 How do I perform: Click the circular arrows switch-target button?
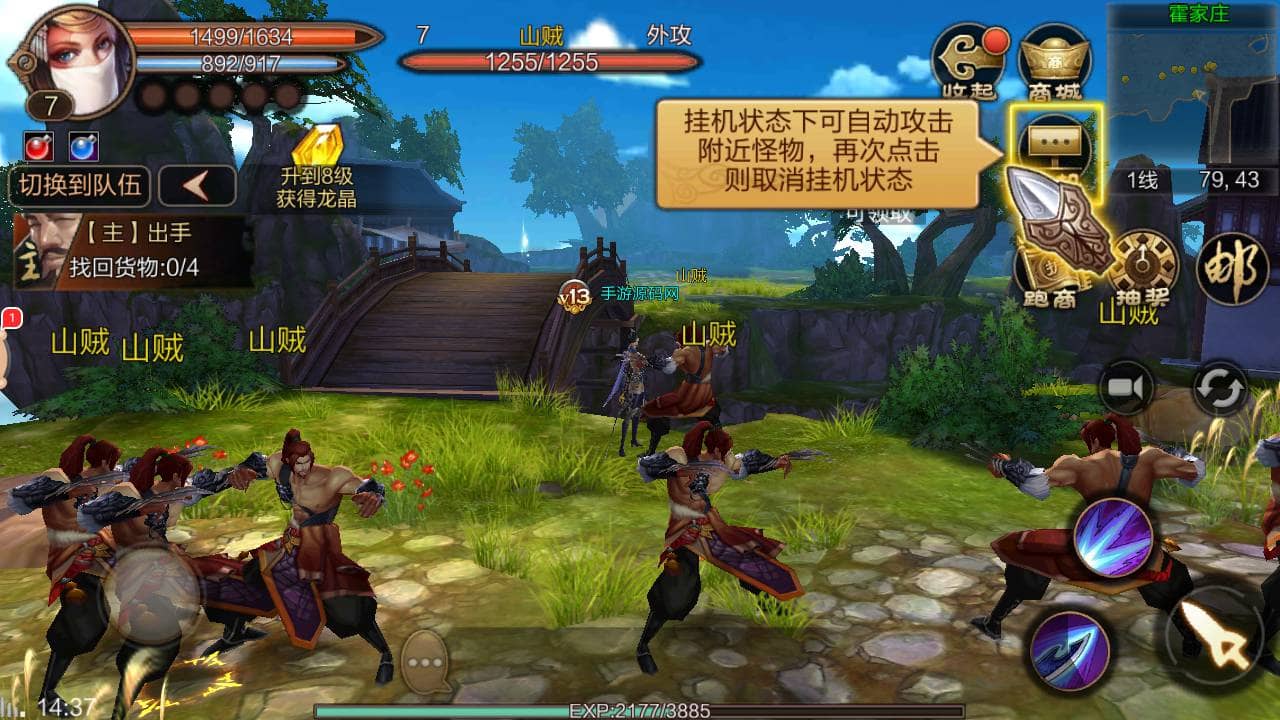point(1221,388)
